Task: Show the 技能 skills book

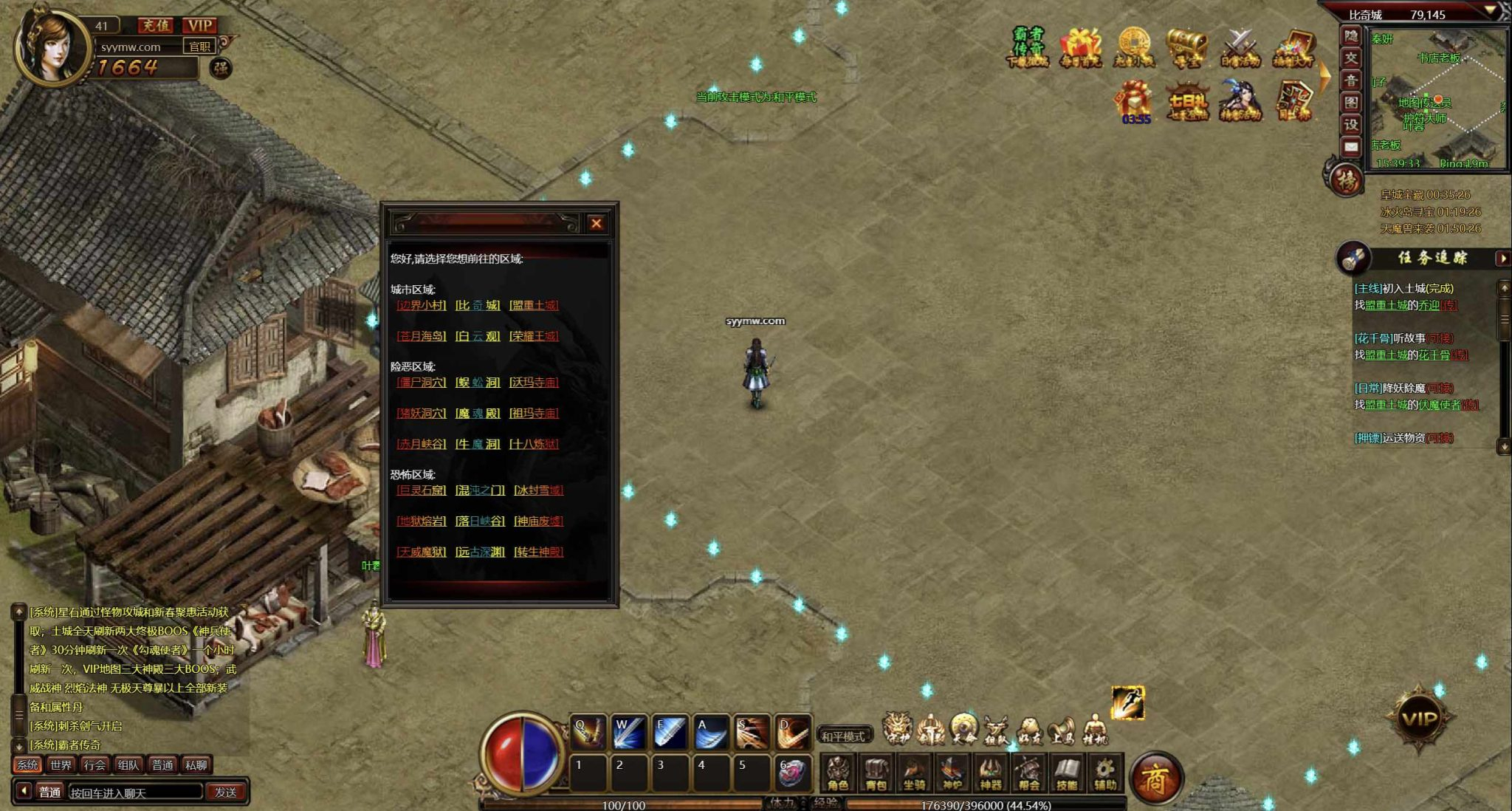Action: (x=1067, y=773)
